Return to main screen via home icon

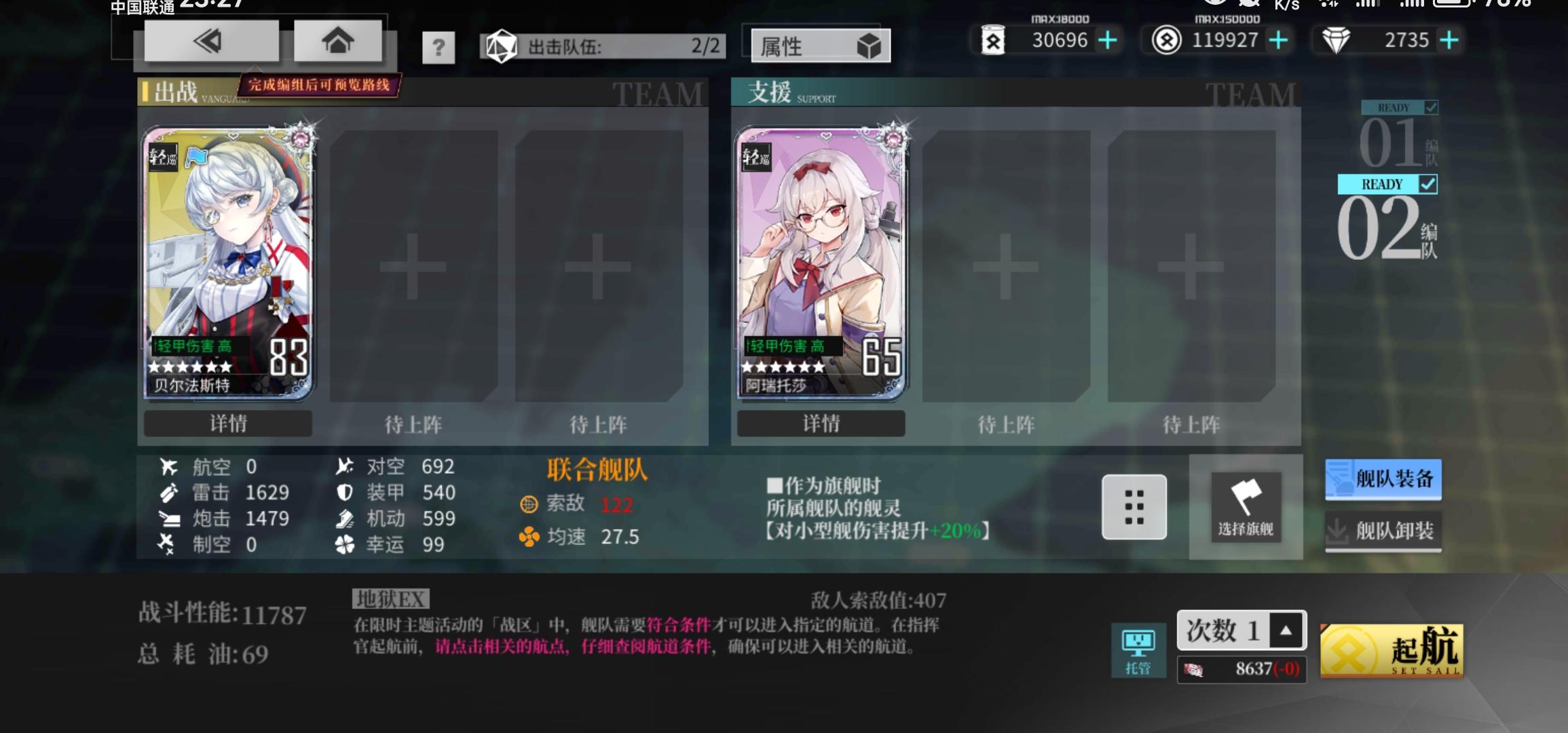(337, 40)
